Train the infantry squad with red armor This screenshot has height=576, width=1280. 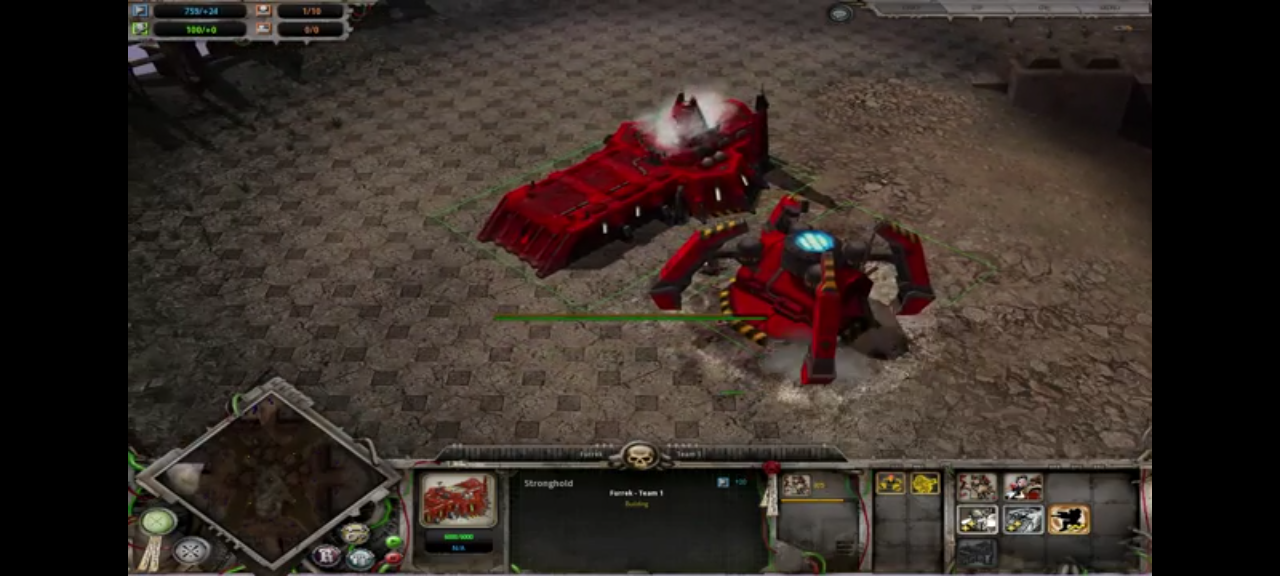977,487
